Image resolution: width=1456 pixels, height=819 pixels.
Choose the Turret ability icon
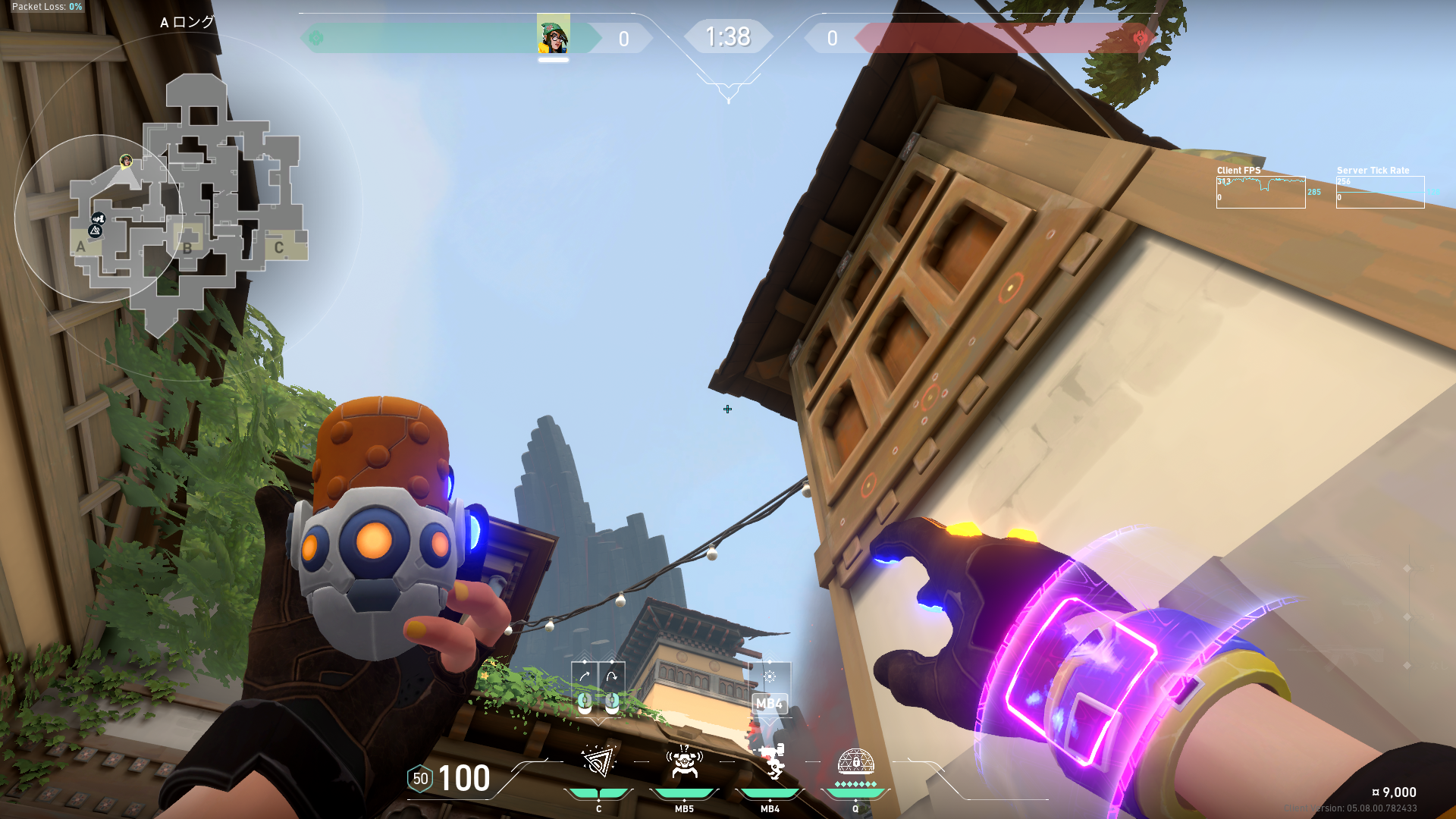[x=770, y=761]
